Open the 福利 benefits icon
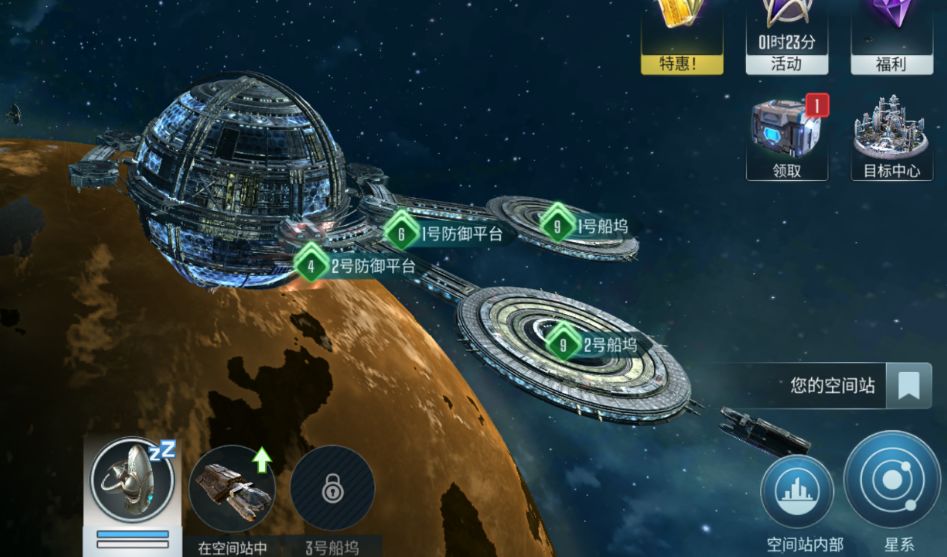 pos(891,35)
